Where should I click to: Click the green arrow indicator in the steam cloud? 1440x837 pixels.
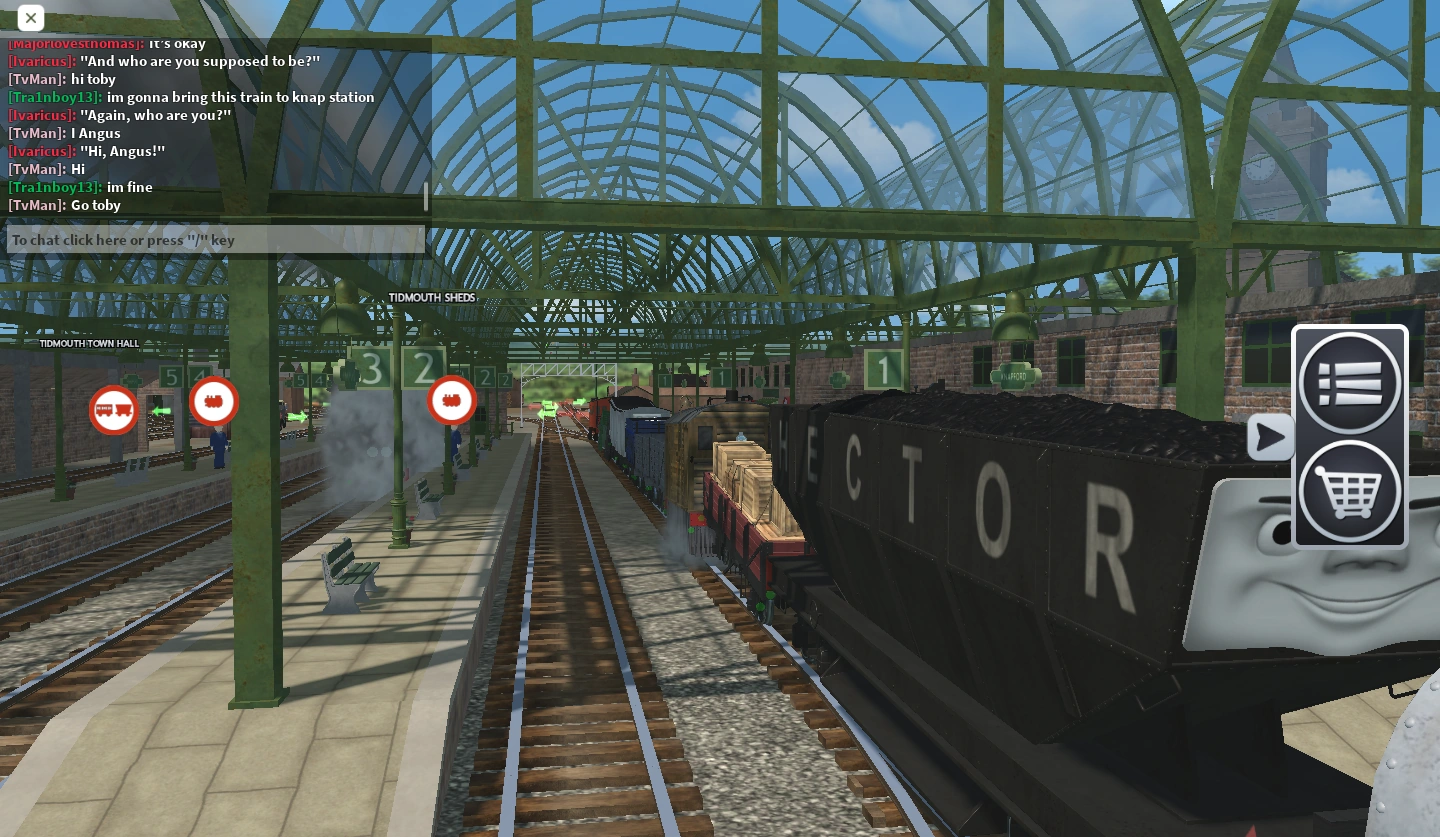[297, 416]
